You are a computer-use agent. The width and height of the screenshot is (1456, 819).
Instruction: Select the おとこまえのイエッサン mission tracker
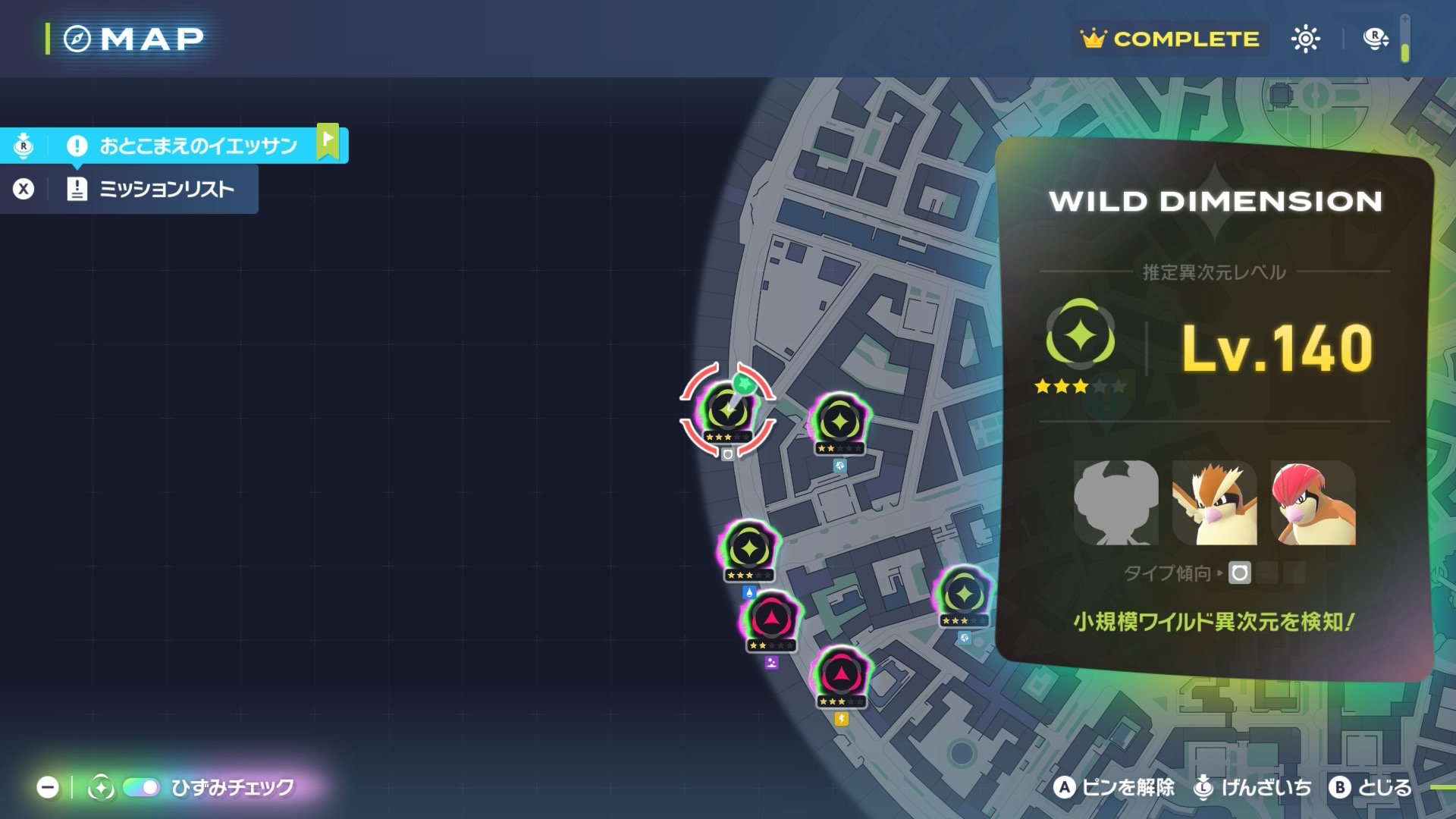tap(197, 145)
